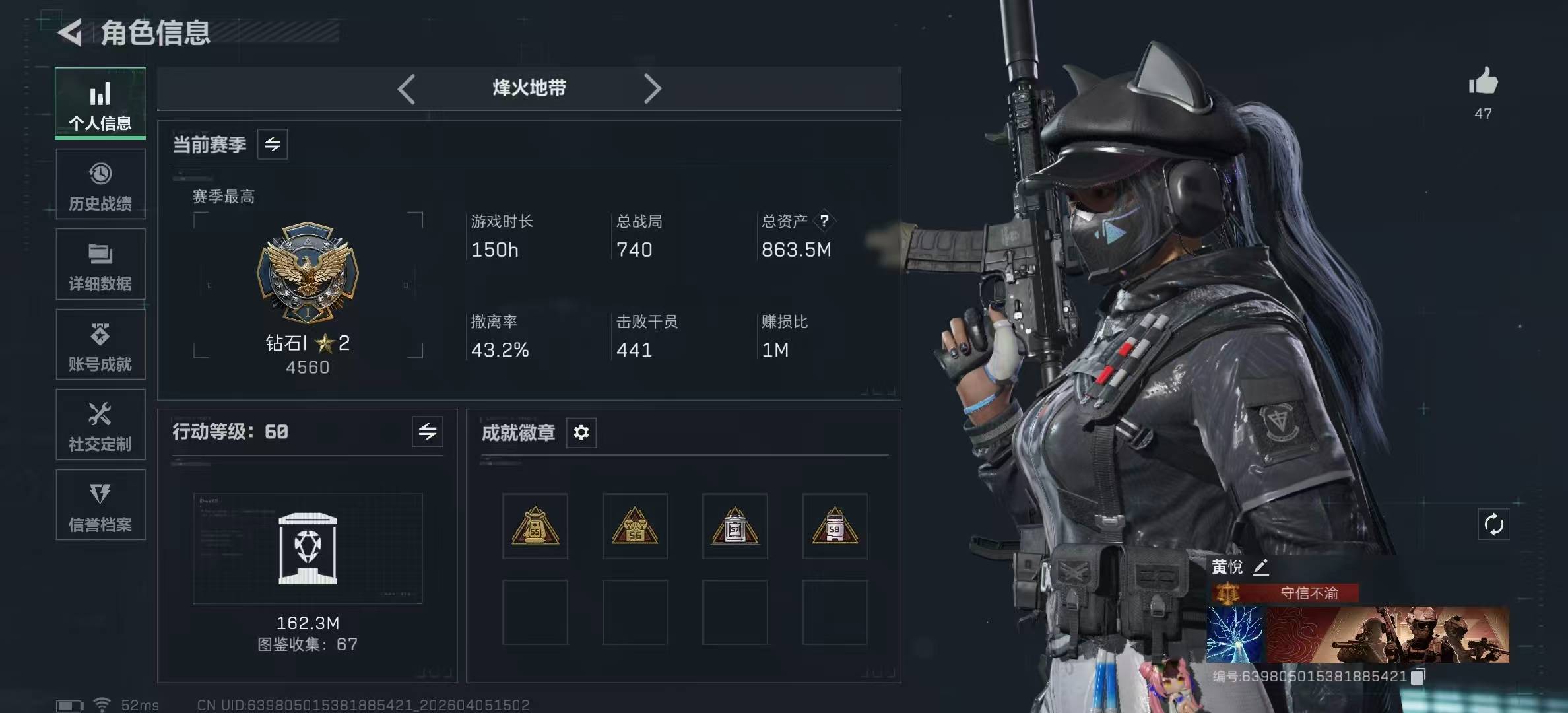Click the 总资产 question mark help icon
1568x713 pixels.
[x=824, y=221]
